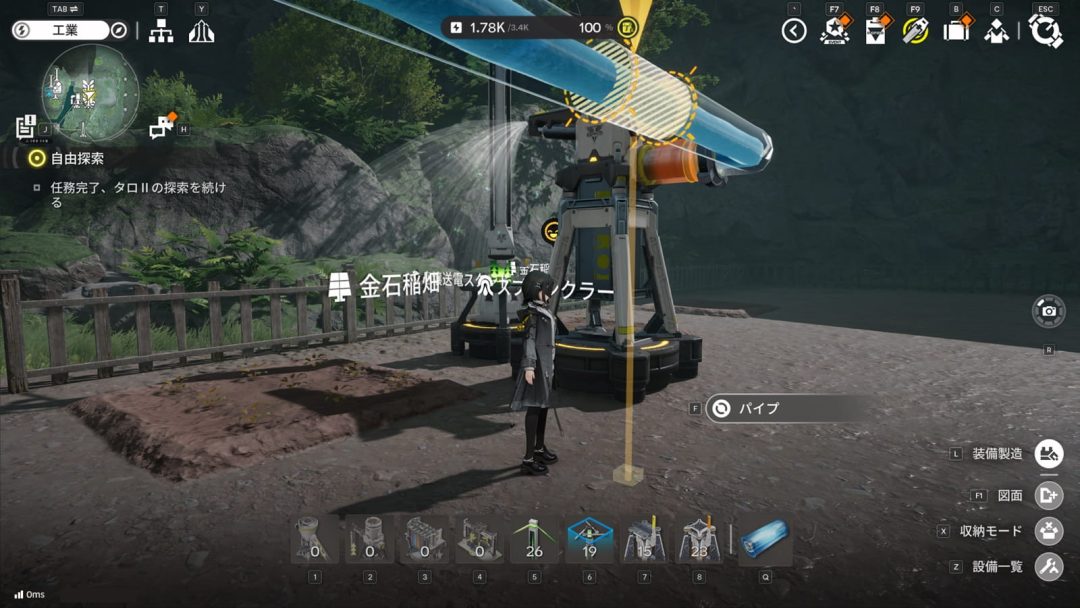Viewport: 1080px width, 608px height.
Task: Collapse the top menu with the left arrow
Action: click(x=794, y=31)
